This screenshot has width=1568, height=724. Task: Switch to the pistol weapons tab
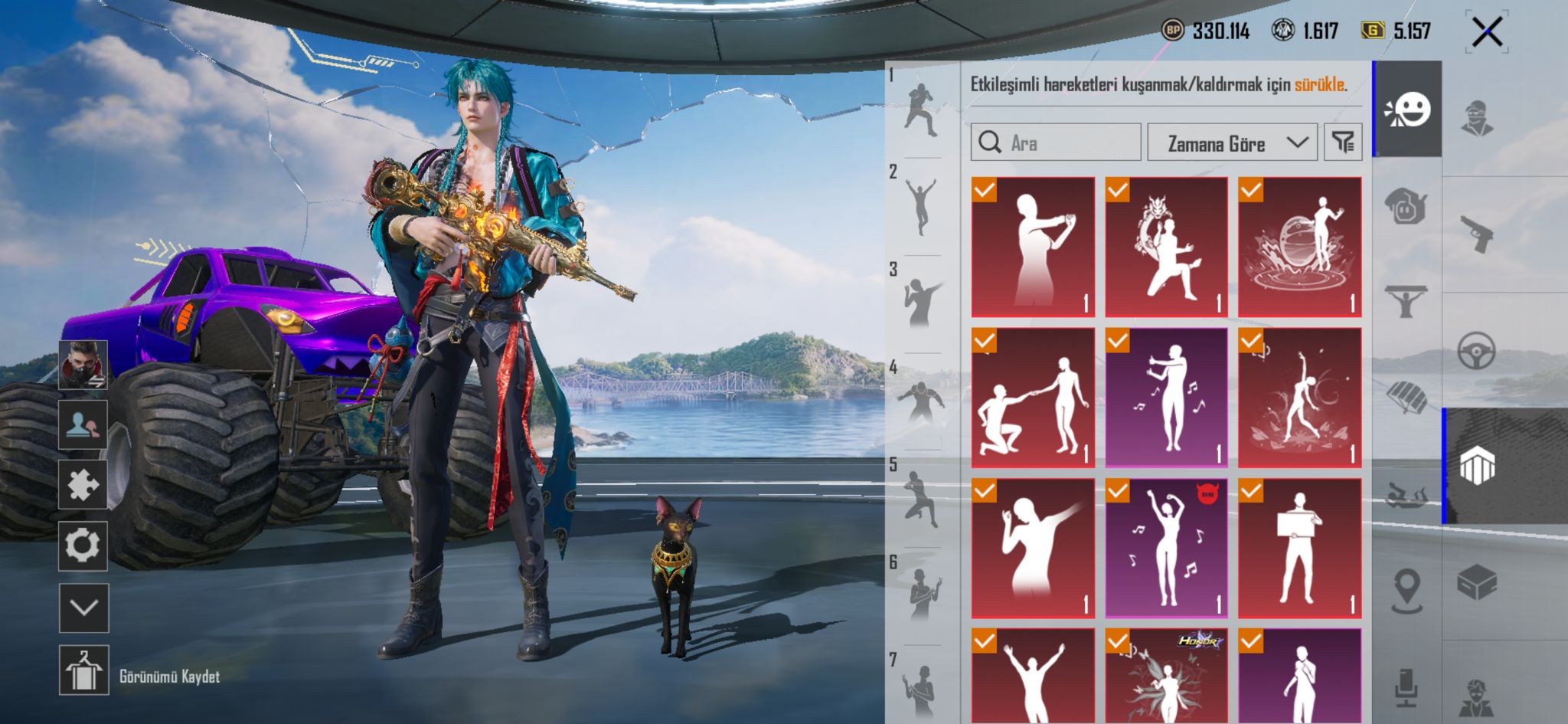click(x=1477, y=234)
